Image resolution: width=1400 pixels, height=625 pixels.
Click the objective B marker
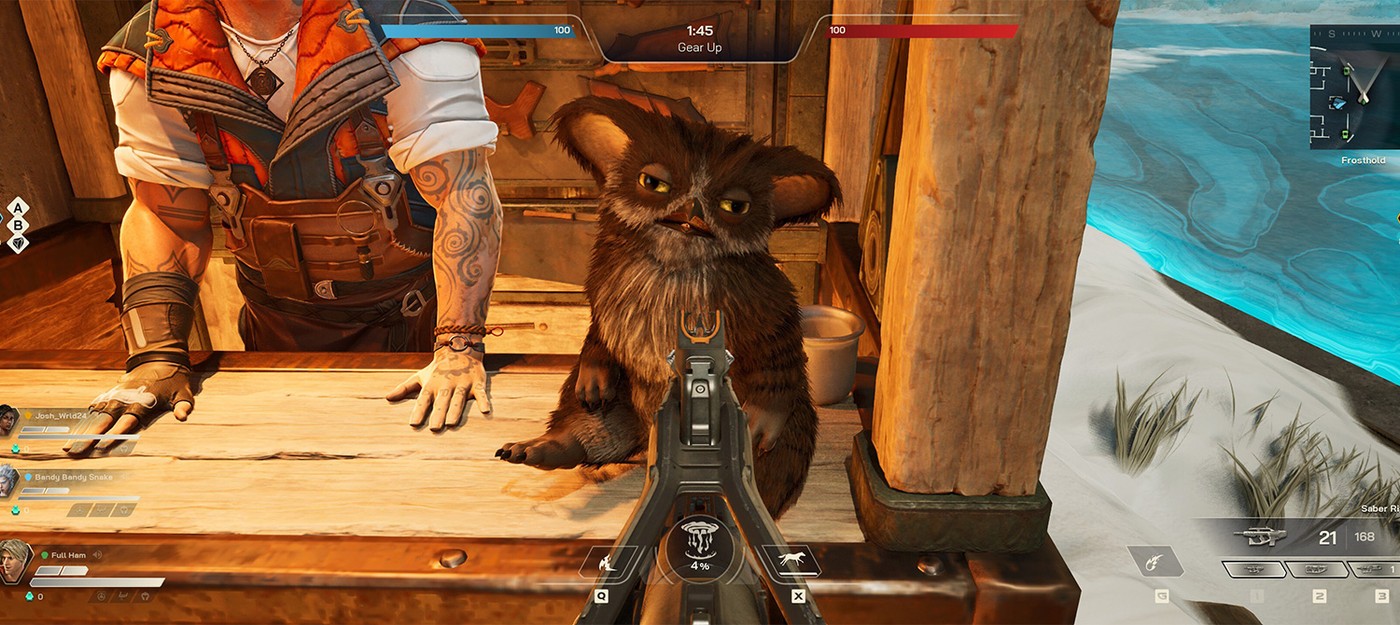pyautogui.click(x=17, y=225)
